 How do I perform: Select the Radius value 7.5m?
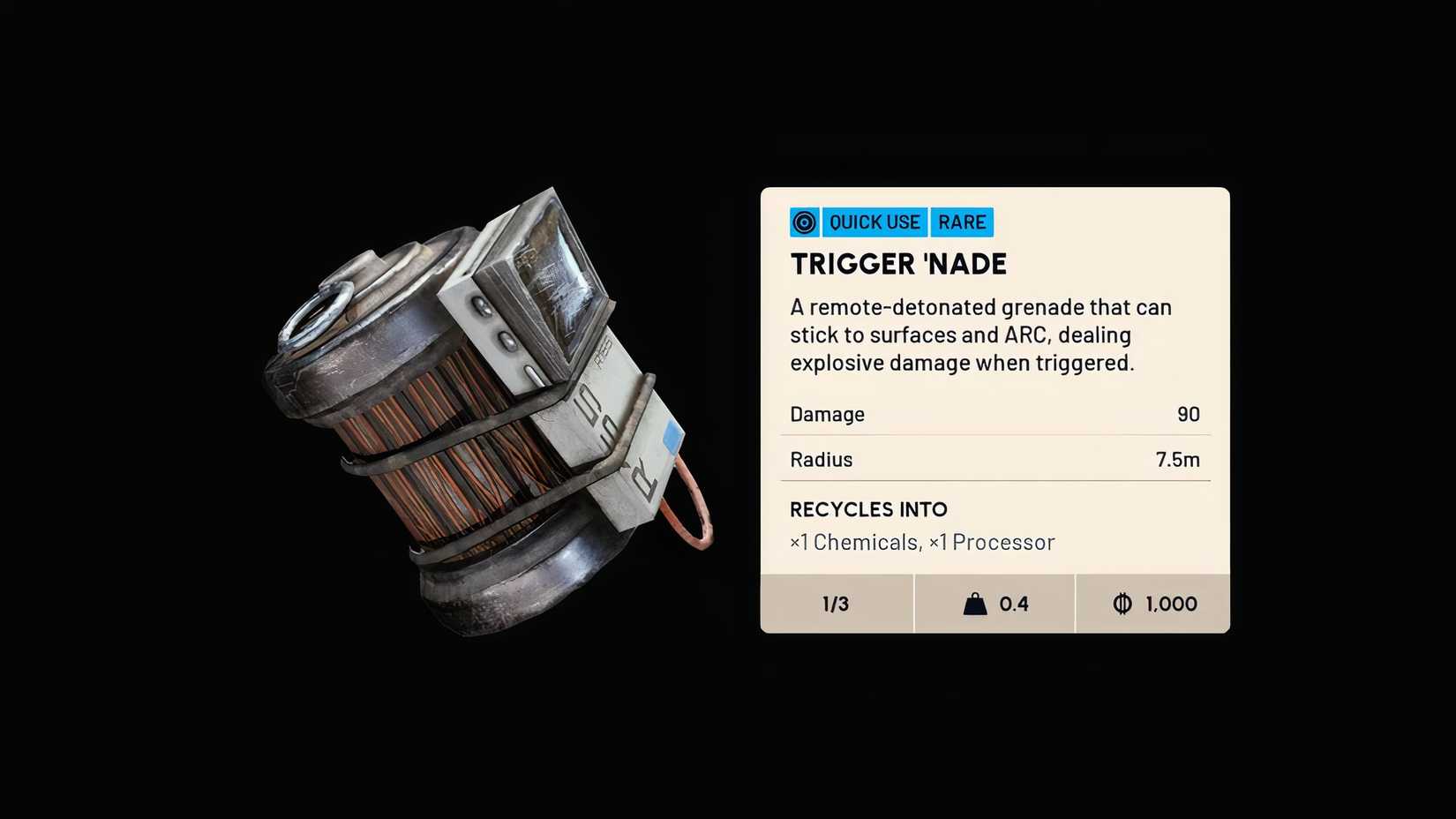(1176, 459)
